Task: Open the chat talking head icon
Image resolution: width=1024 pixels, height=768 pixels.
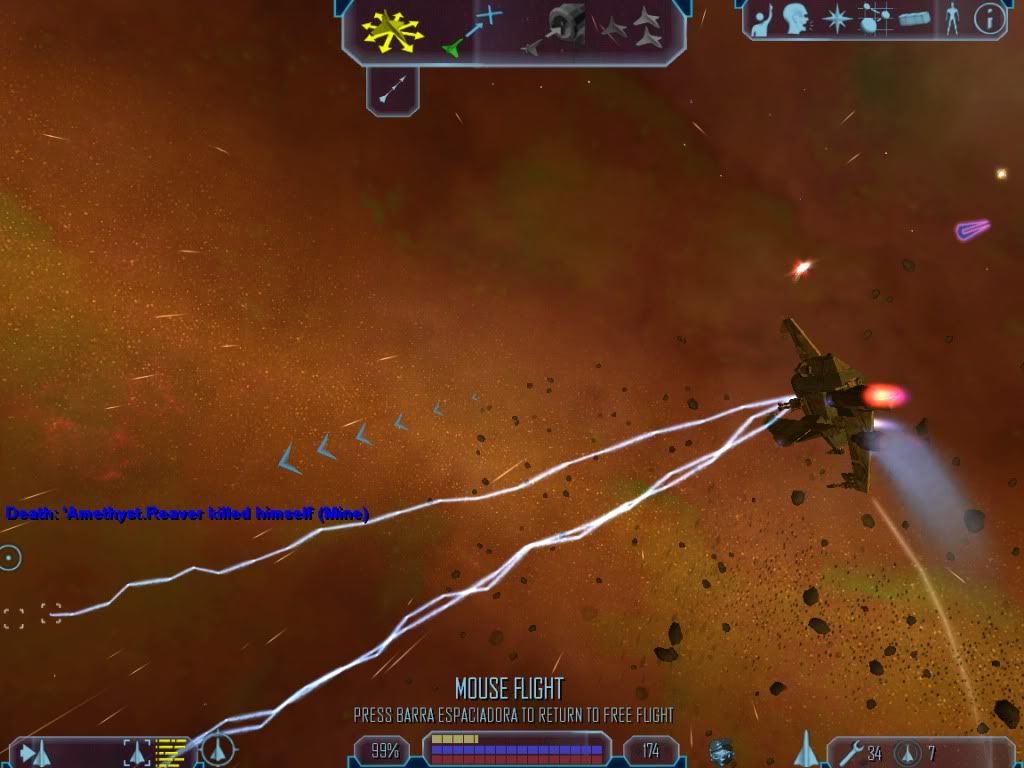Action: (796, 19)
